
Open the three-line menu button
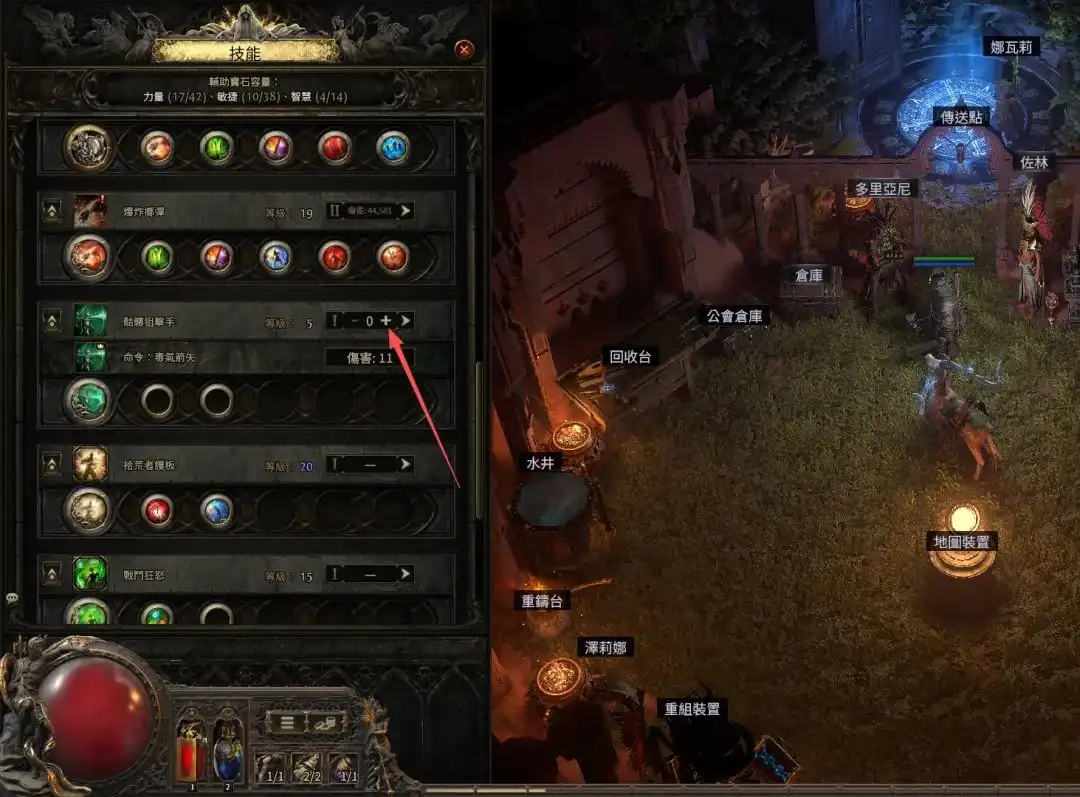(287, 721)
